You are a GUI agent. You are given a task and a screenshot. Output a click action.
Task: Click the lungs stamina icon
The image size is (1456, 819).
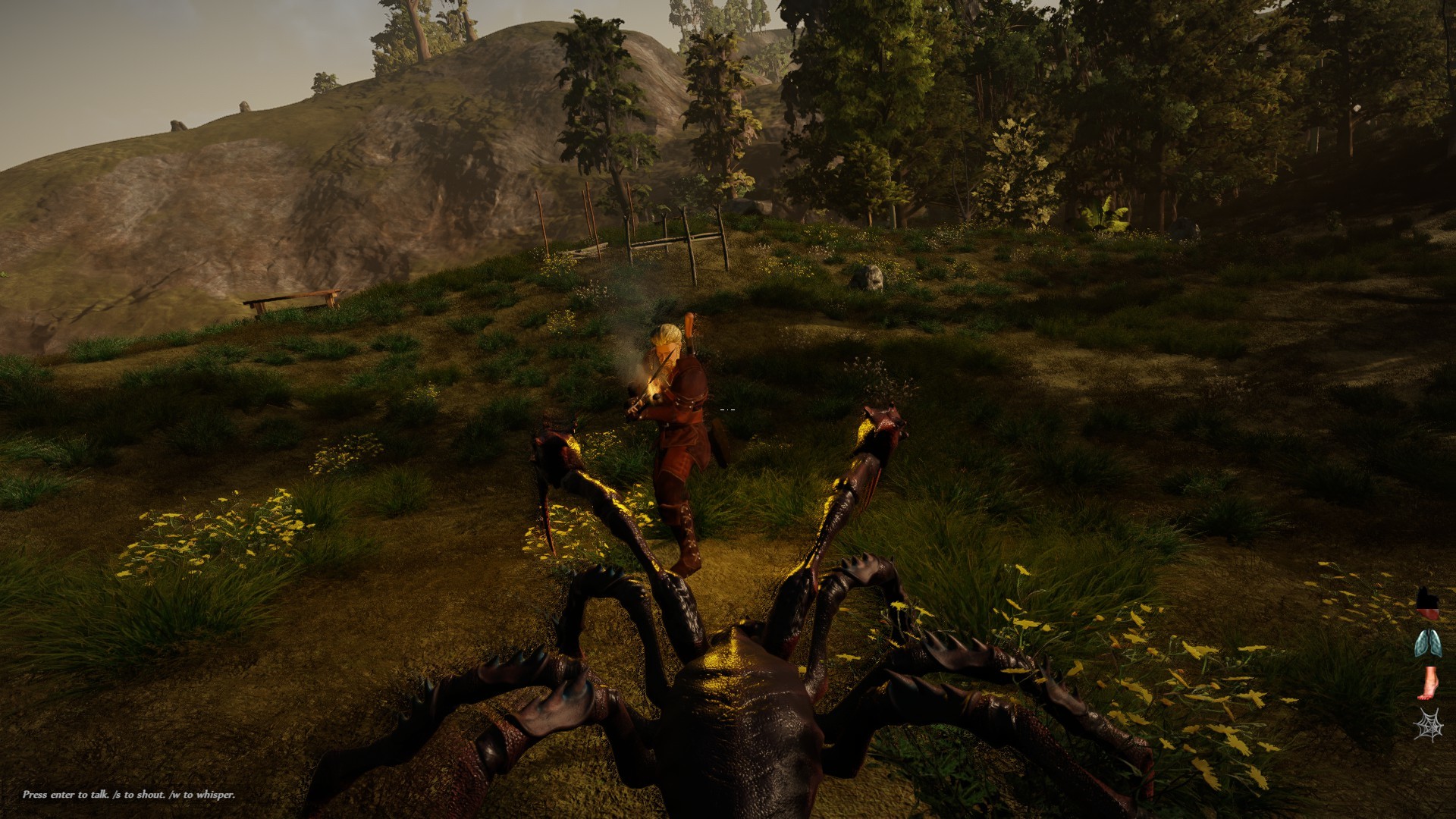pyautogui.click(x=1428, y=643)
